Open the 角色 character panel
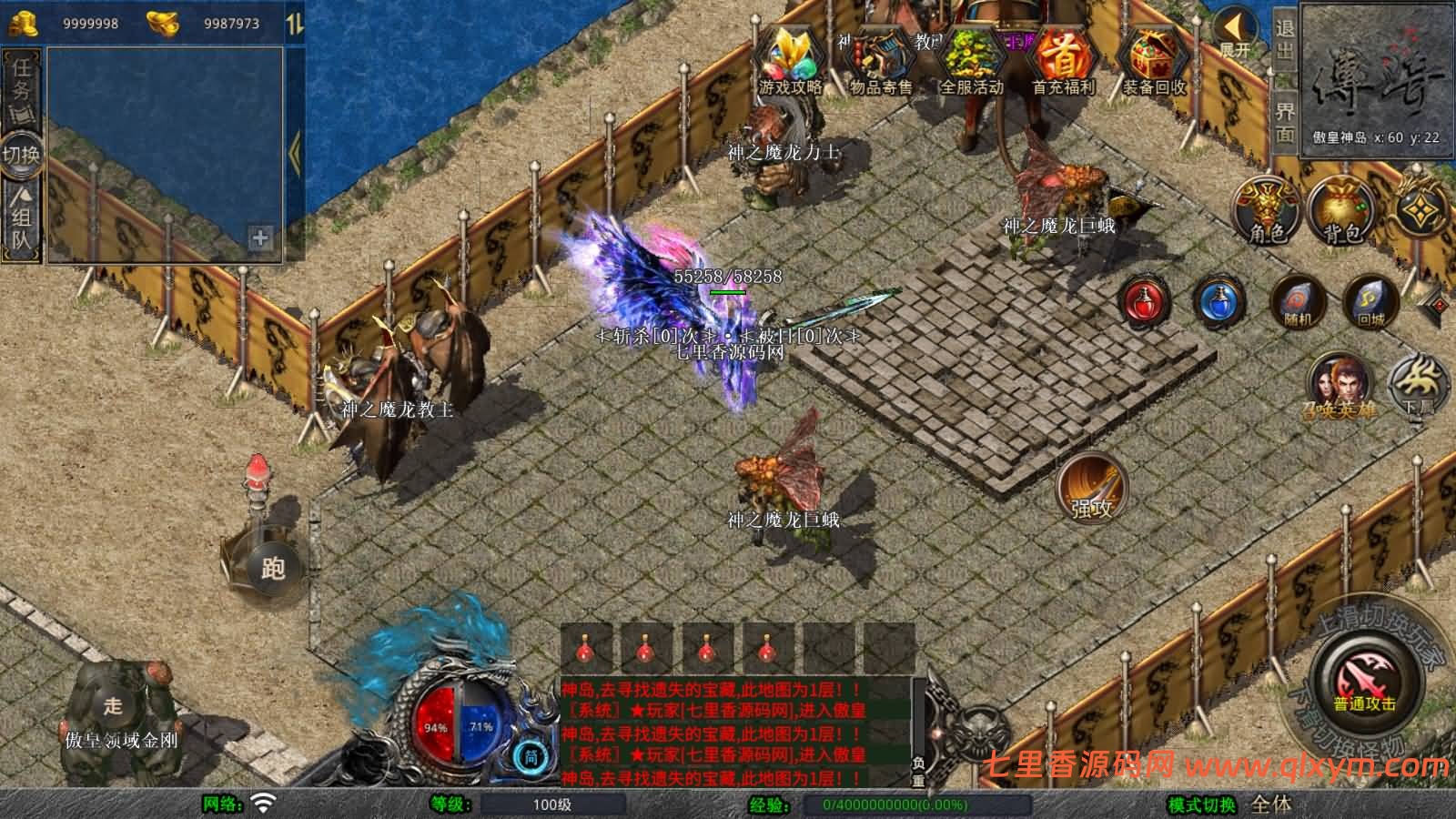The width and height of the screenshot is (1456, 819). [1266, 211]
